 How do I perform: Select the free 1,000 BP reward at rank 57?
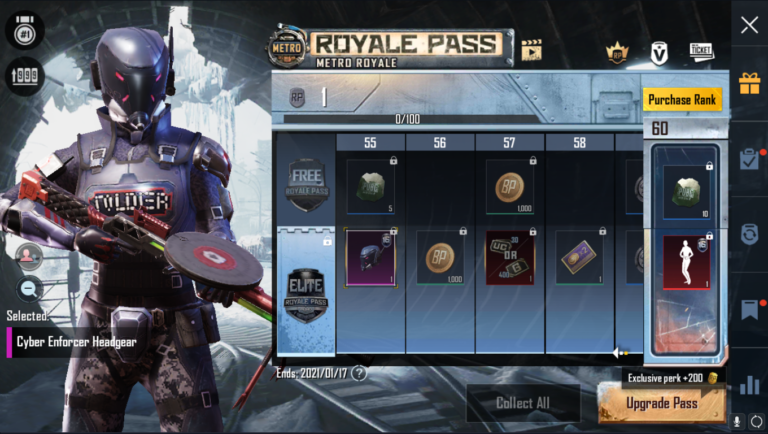tap(510, 186)
